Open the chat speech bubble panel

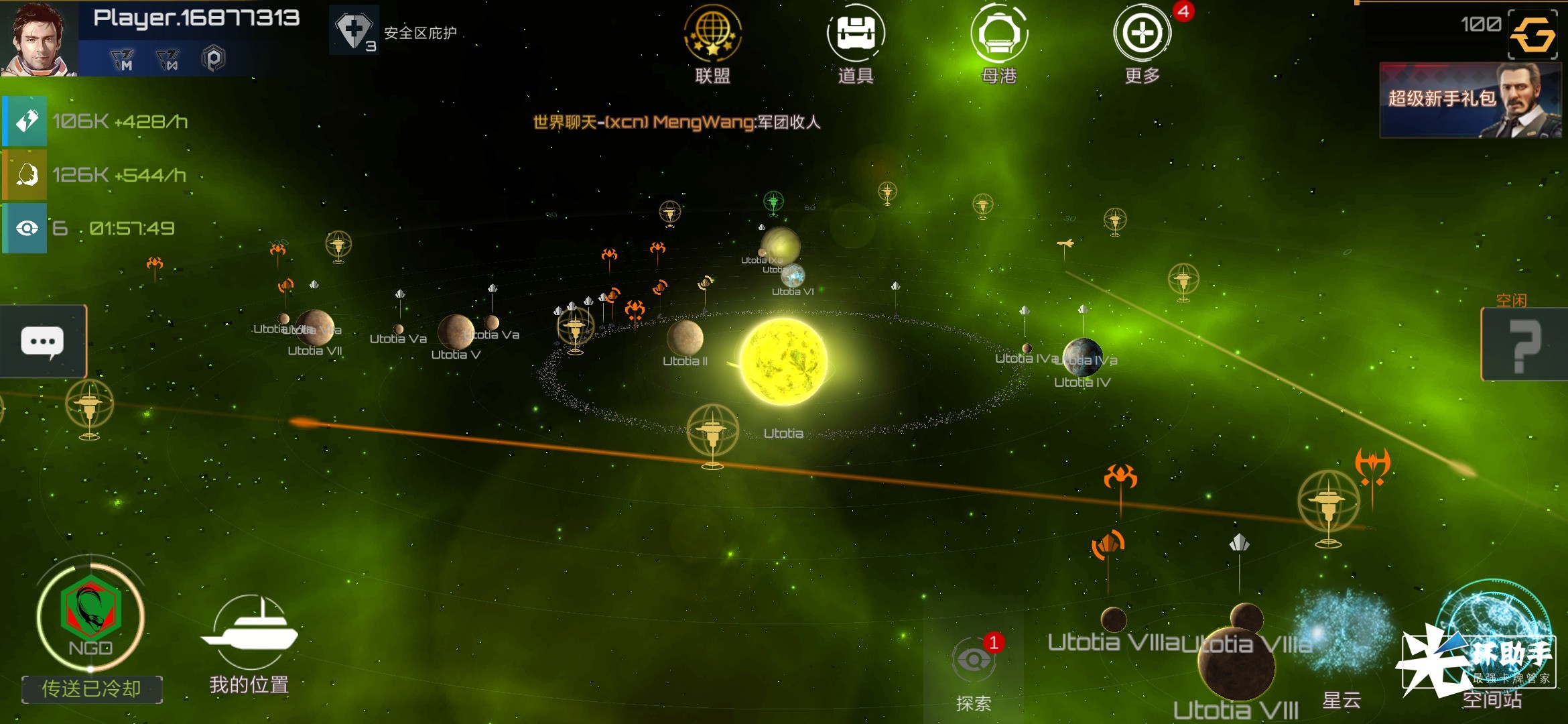(43, 342)
